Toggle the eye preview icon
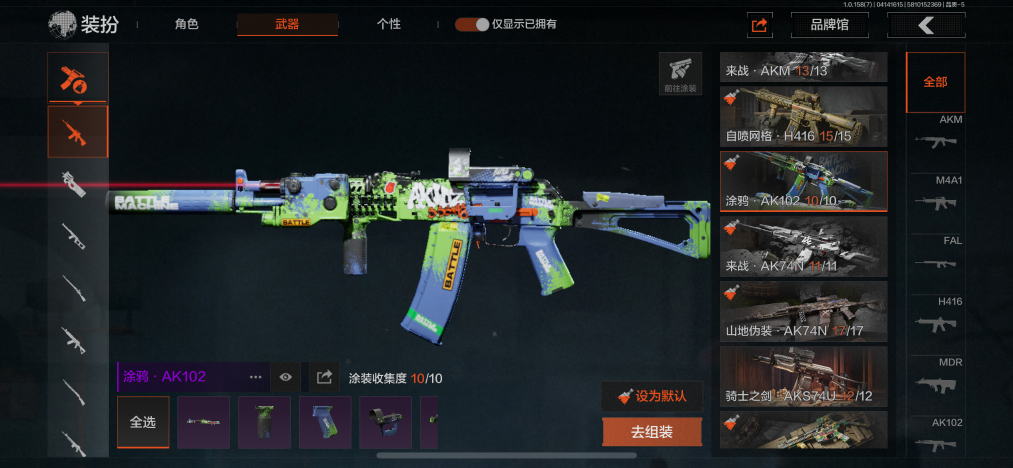The width and height of the screenshot is (1013, 468). point(286,377)
